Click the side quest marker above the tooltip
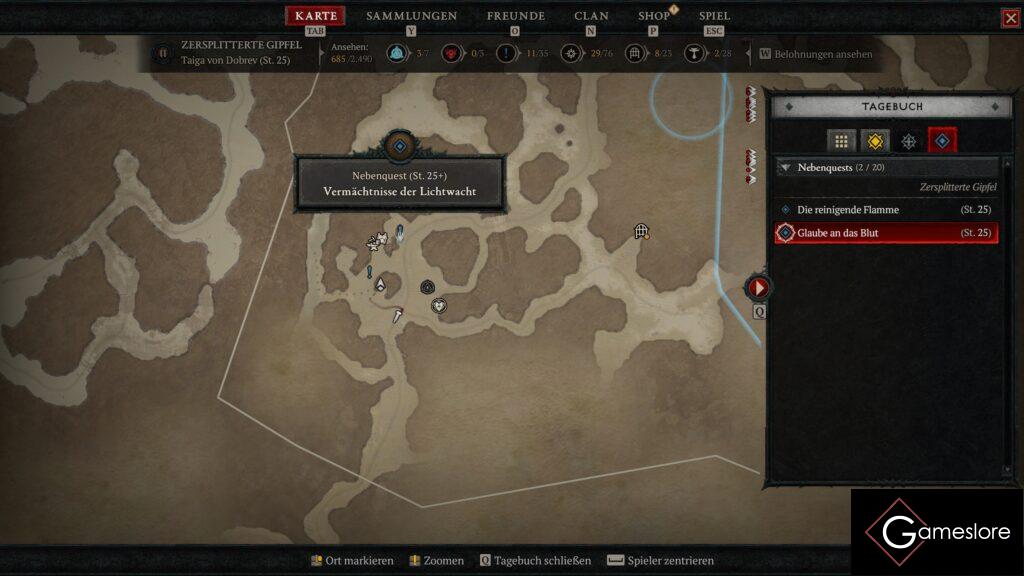Screen dimensions: 1024x576 [399, 147]
